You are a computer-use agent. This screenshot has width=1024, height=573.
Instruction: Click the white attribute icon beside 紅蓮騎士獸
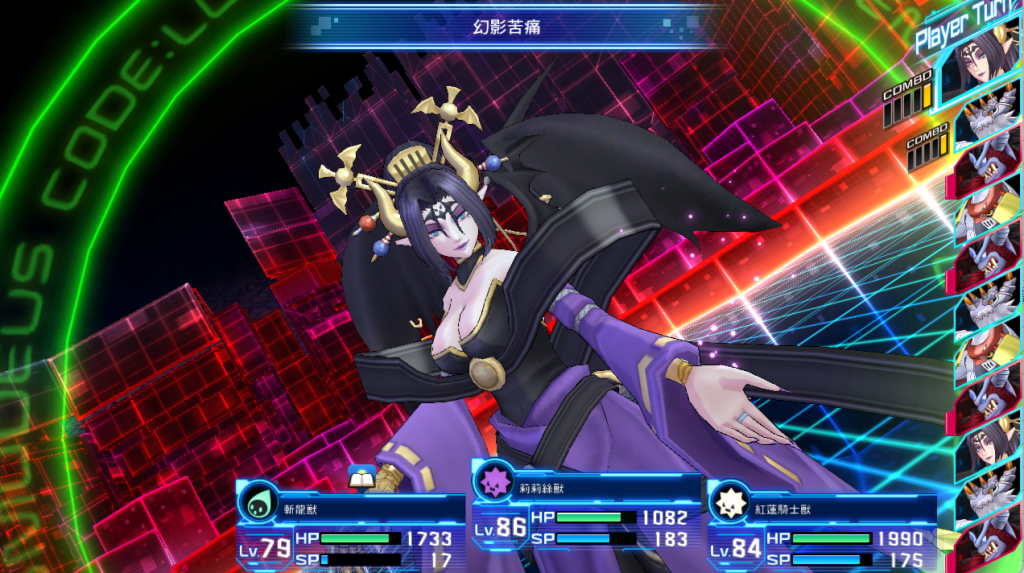[x=730, y=503]
